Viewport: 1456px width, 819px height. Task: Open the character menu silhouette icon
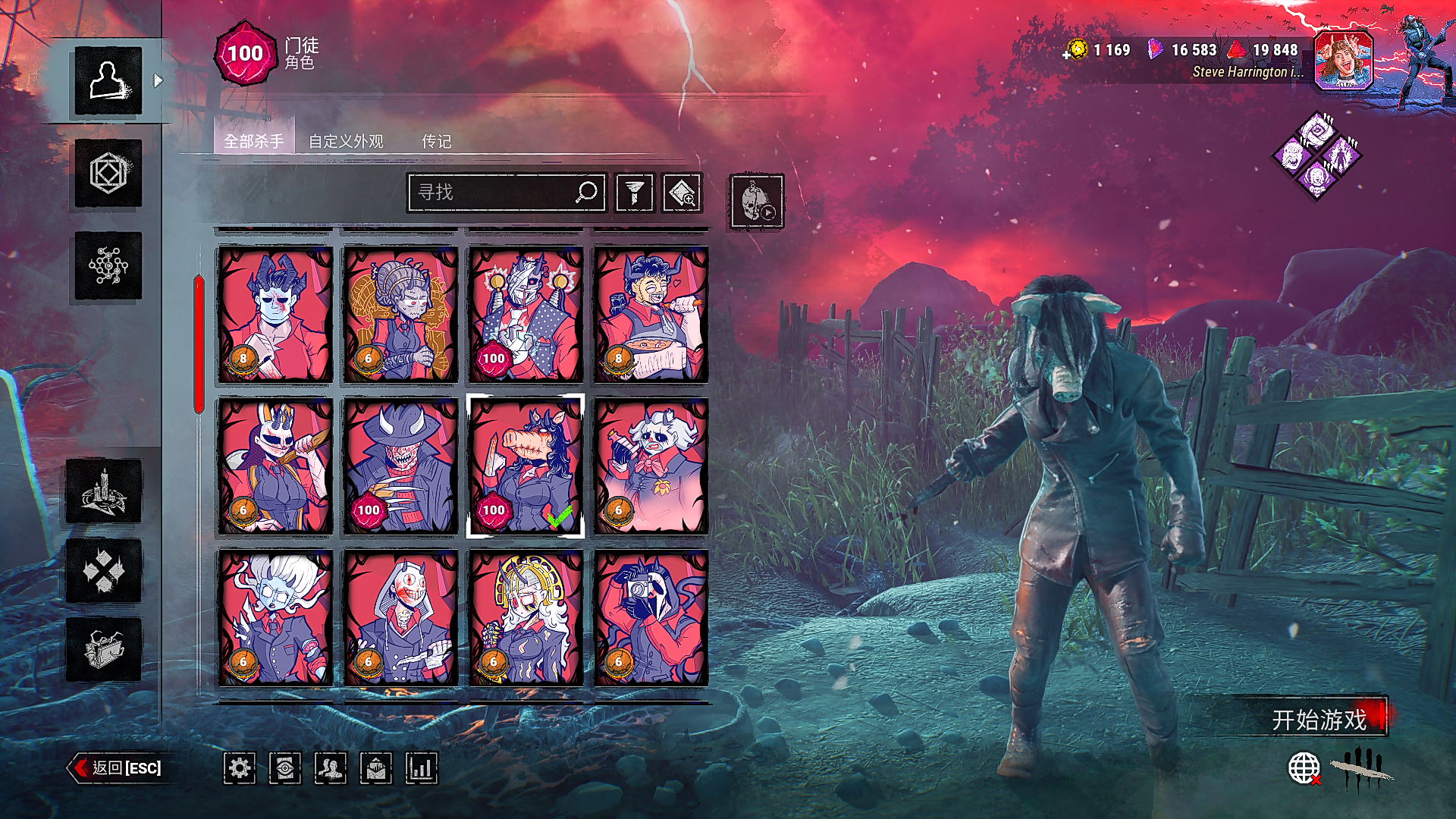click(x=108, y=80)
